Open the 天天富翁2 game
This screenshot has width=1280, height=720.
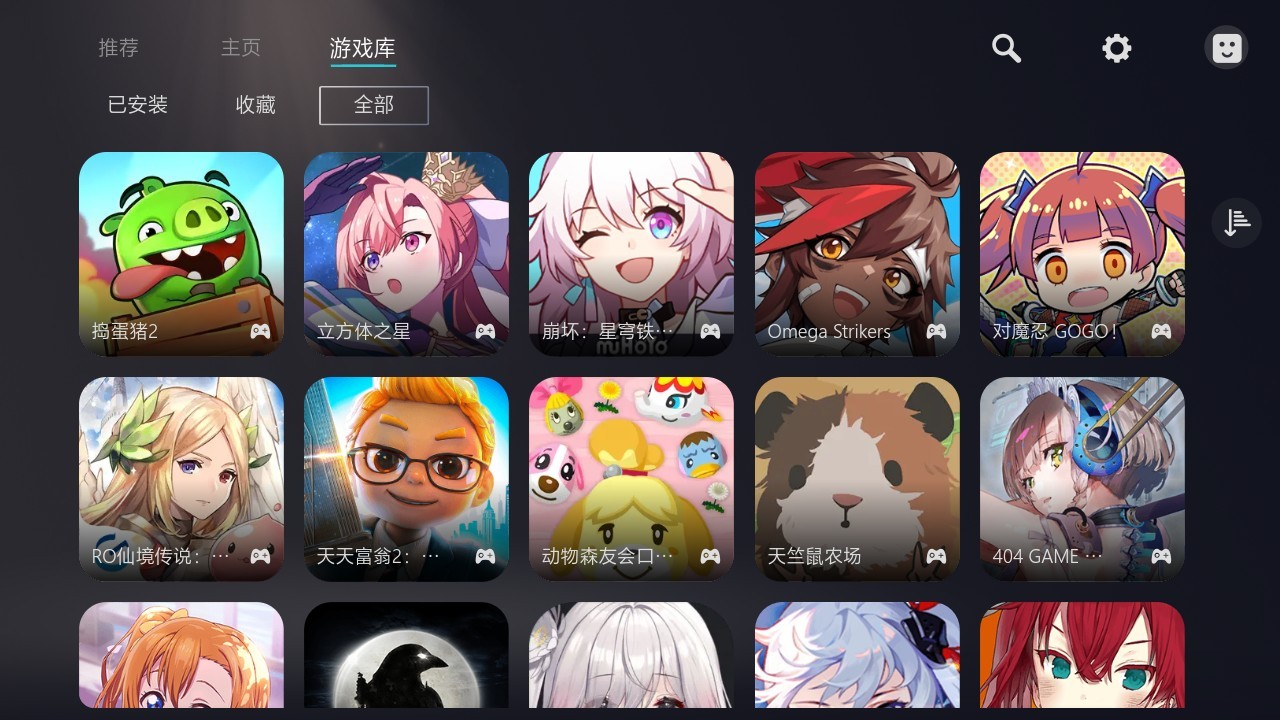coord(406,479)
